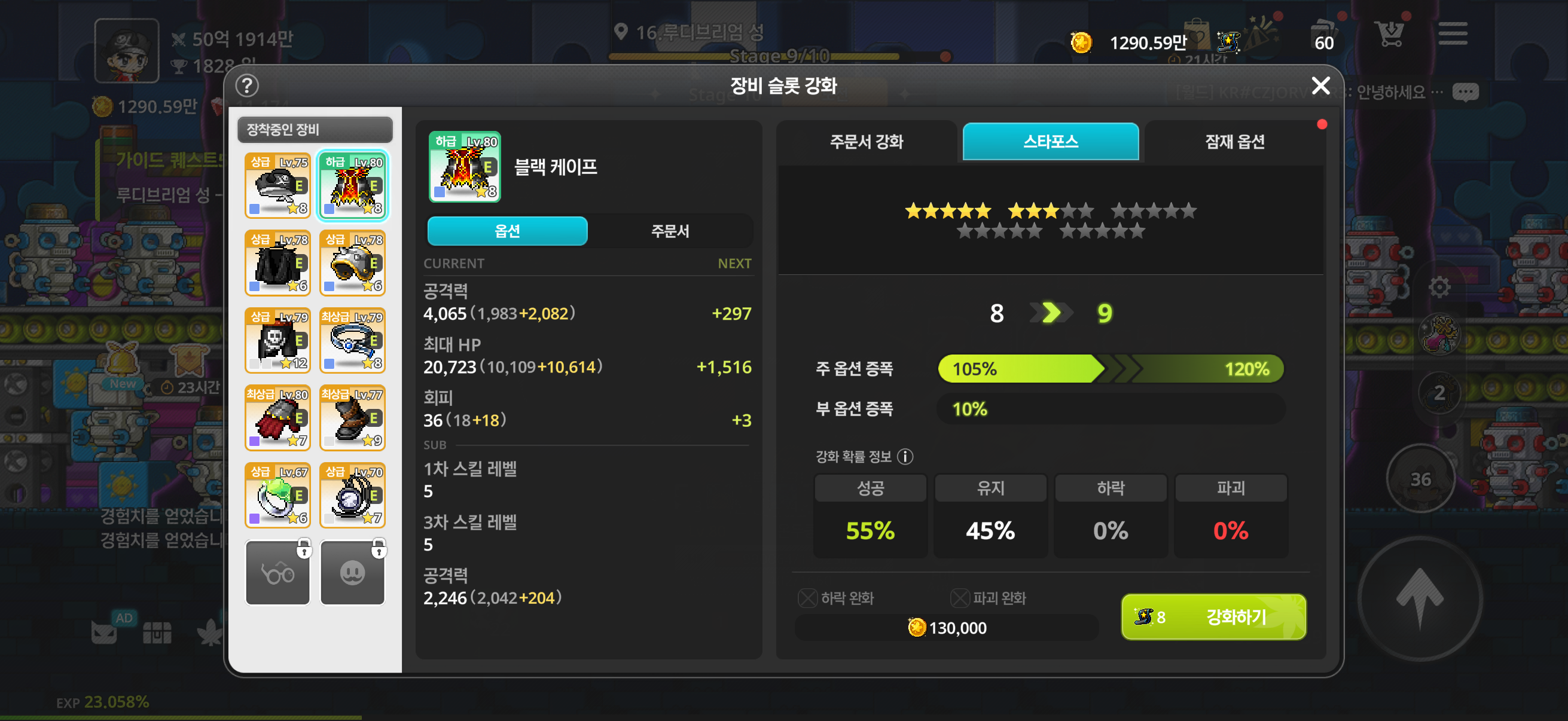
Task: Open the hamburger menu at top right
Action: coord(1453,34)
